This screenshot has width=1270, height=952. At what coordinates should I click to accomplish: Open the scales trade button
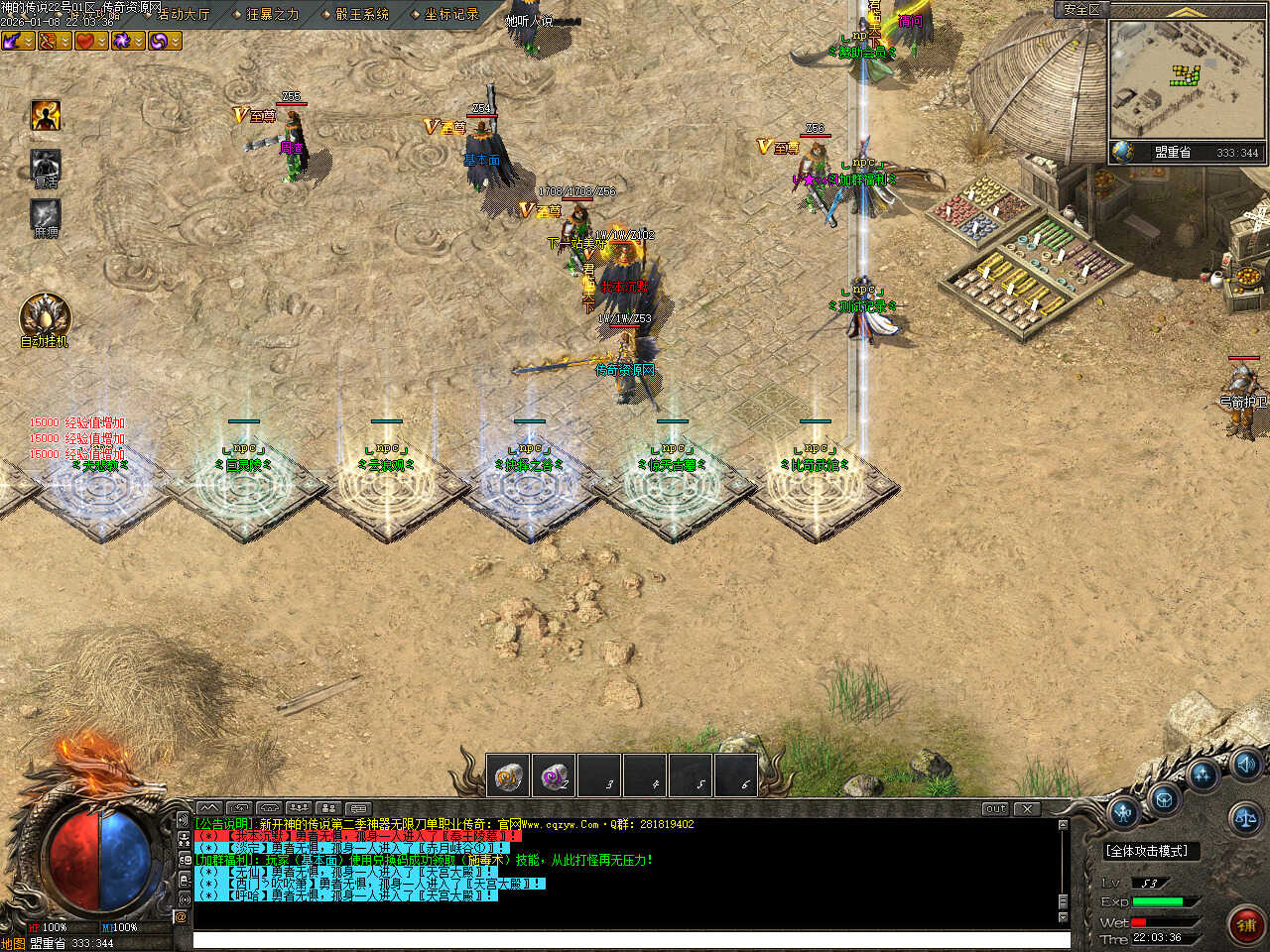[1244, 818]
